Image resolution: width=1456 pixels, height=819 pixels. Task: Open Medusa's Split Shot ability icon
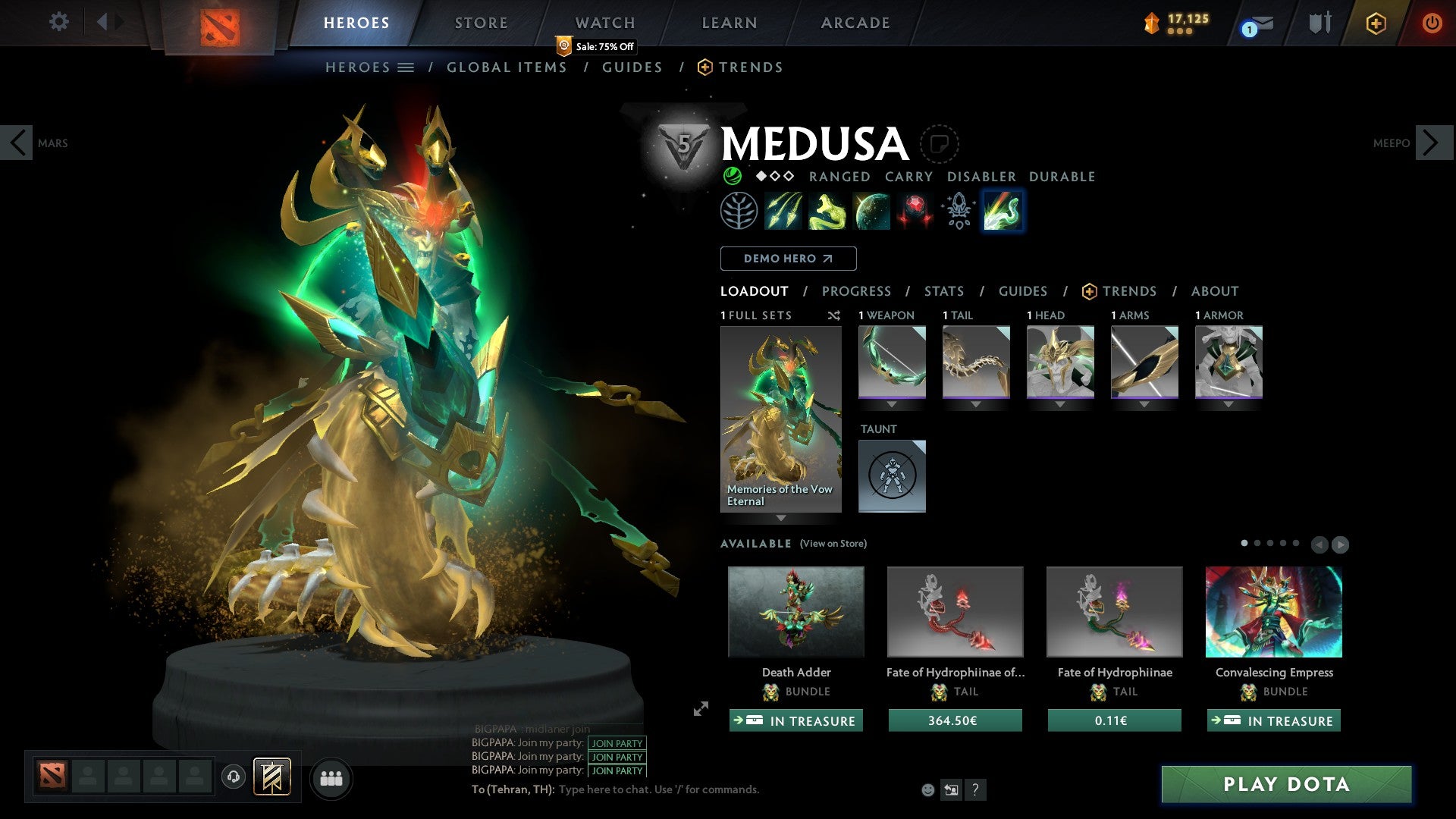tap(783, 211)
